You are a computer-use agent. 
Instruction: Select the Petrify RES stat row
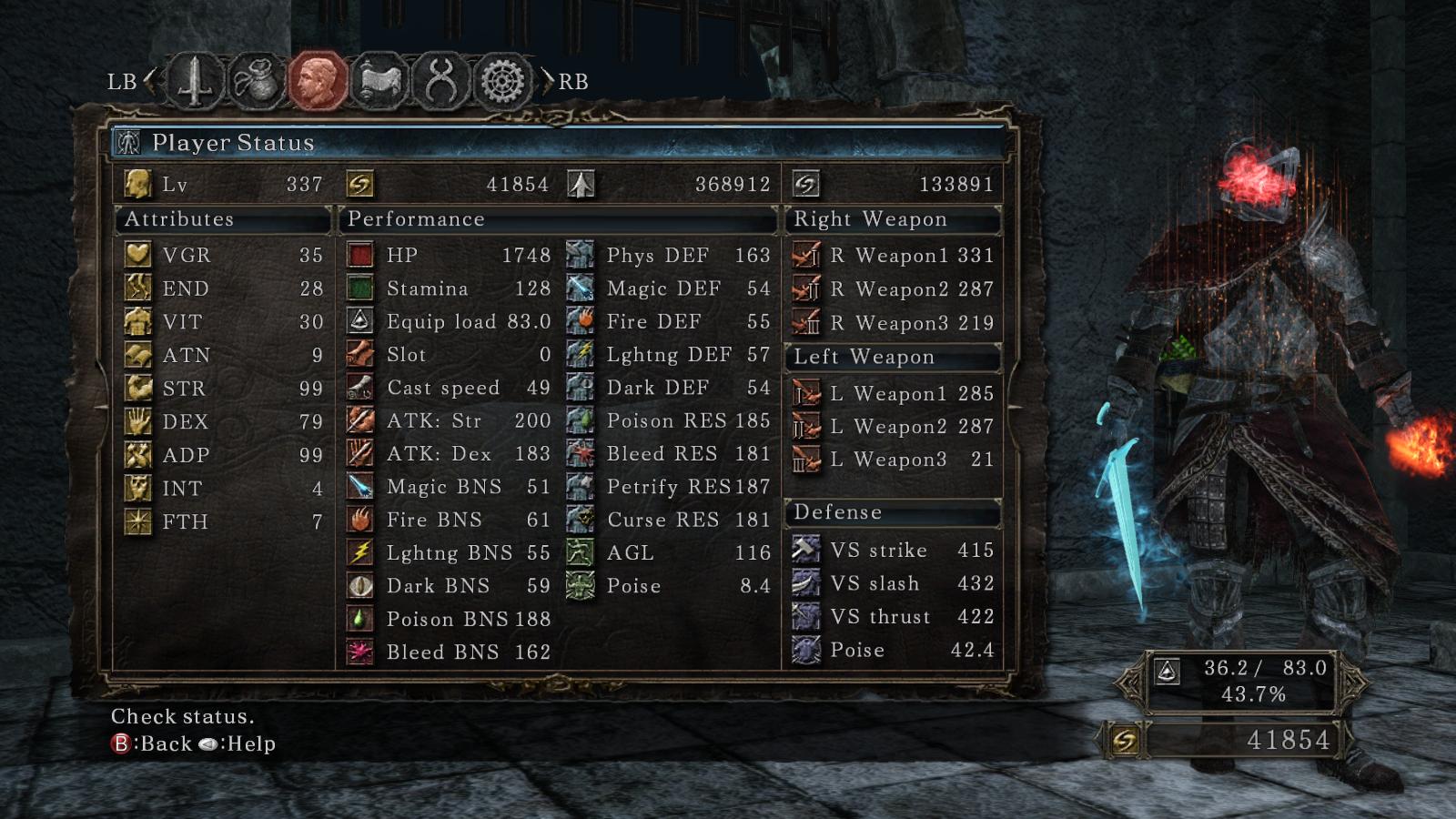pos(669,487)
